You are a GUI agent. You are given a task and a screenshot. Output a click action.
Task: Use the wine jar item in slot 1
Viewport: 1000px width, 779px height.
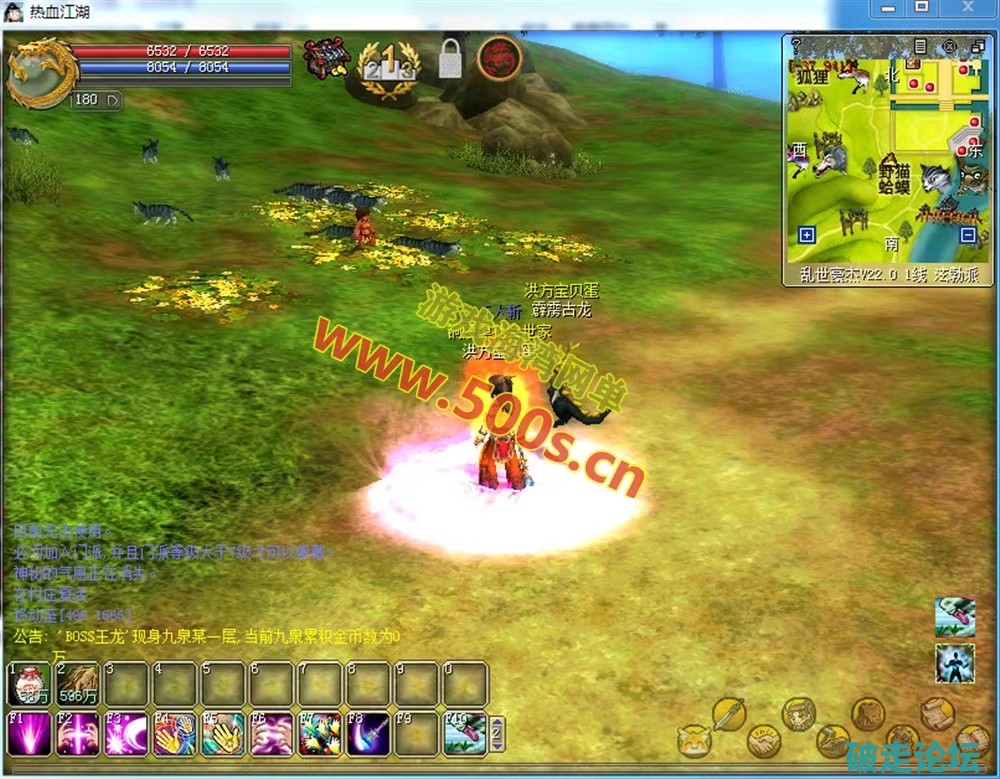[x=29, y=684]
